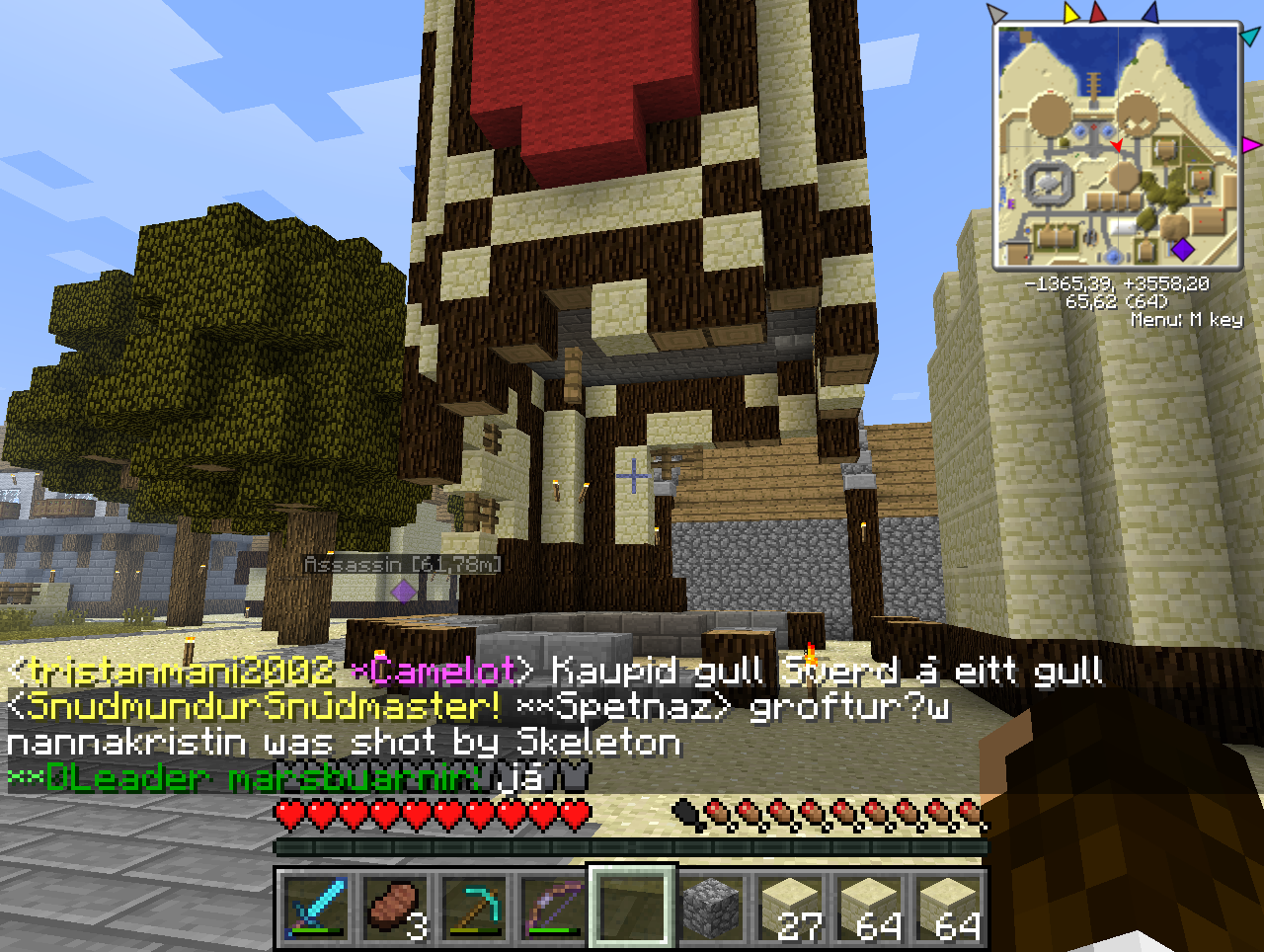
Task: Click the red player arrow on the minimap
Action: point(1117,146)
